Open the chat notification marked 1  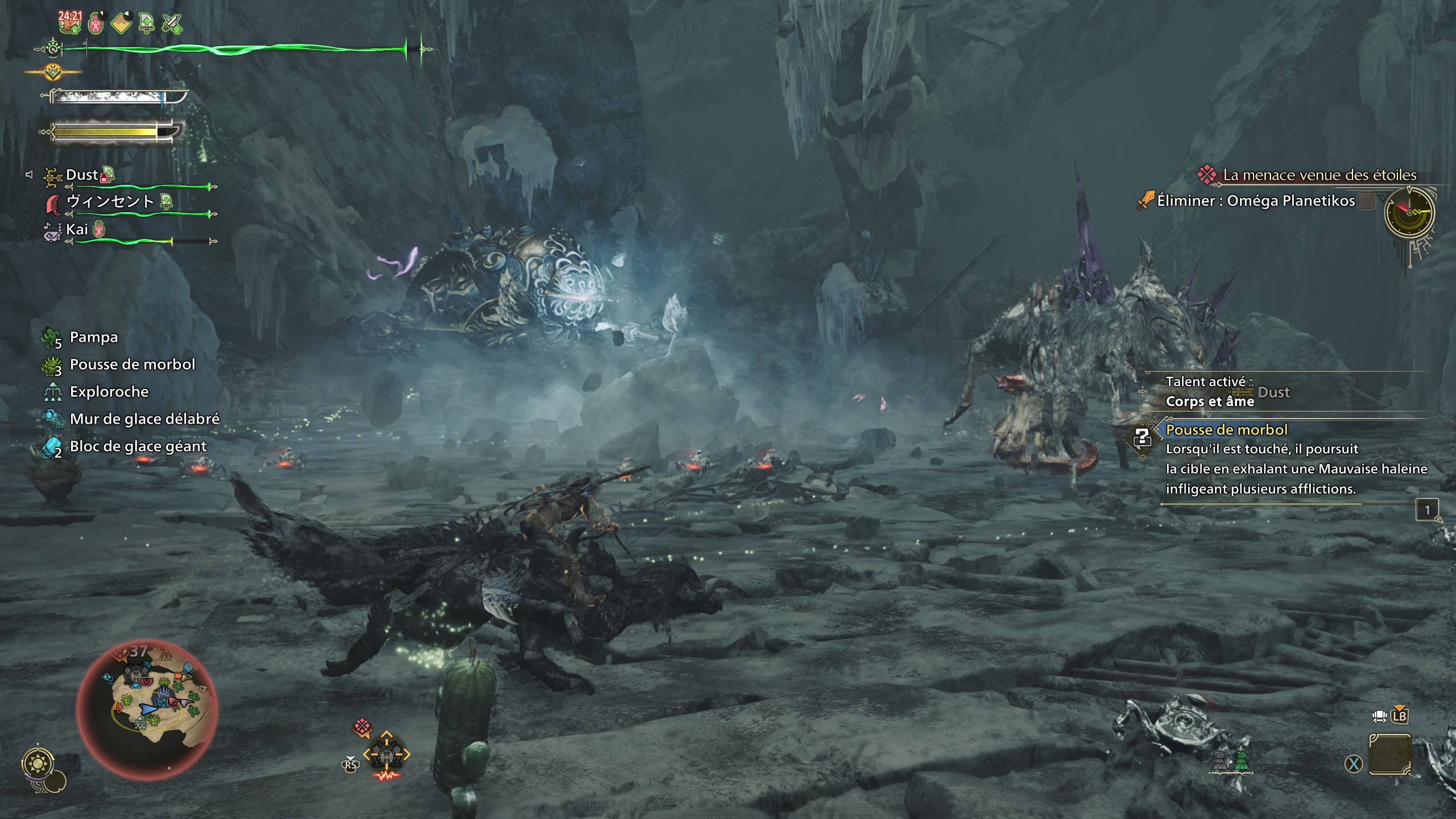click(x=1426, y=510)
